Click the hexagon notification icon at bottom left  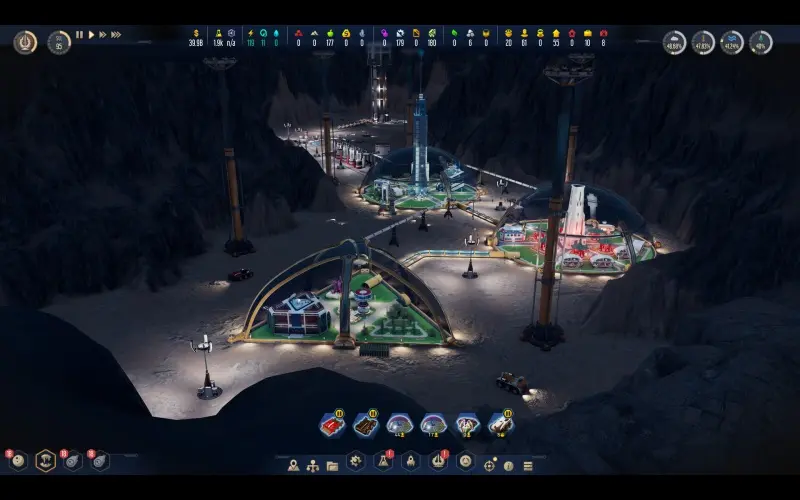tap(45, 461)
